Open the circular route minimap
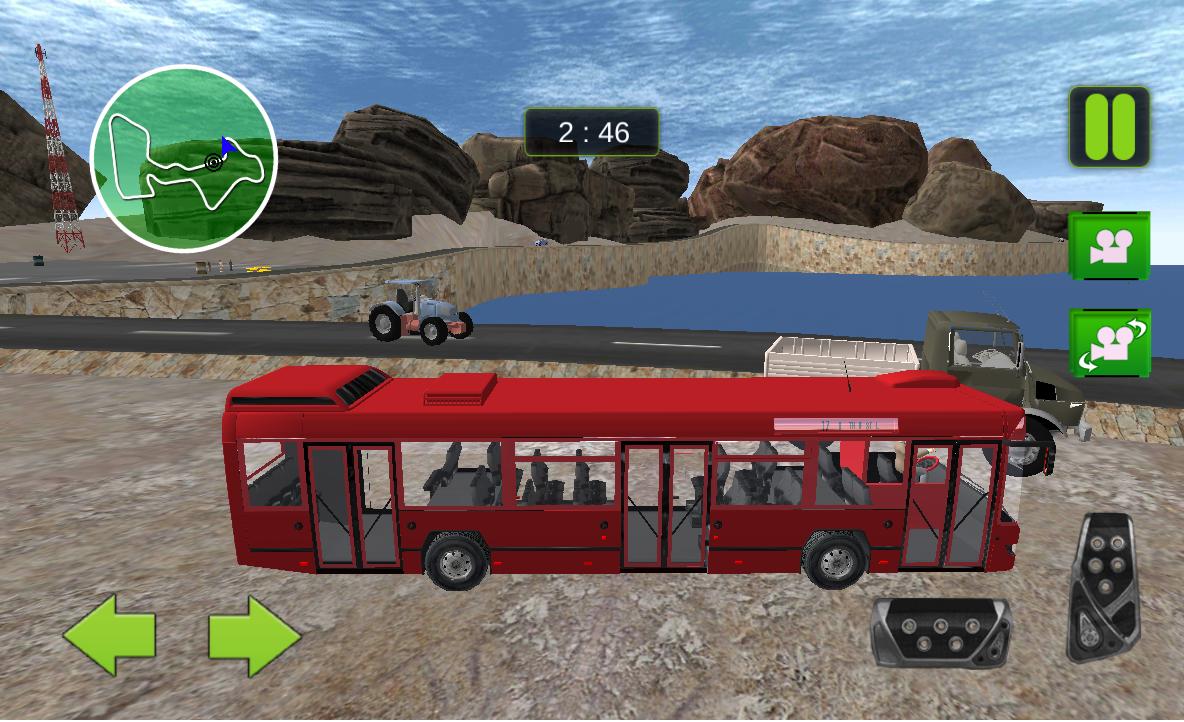This screenshot has height=722, width=1184. 184,159
